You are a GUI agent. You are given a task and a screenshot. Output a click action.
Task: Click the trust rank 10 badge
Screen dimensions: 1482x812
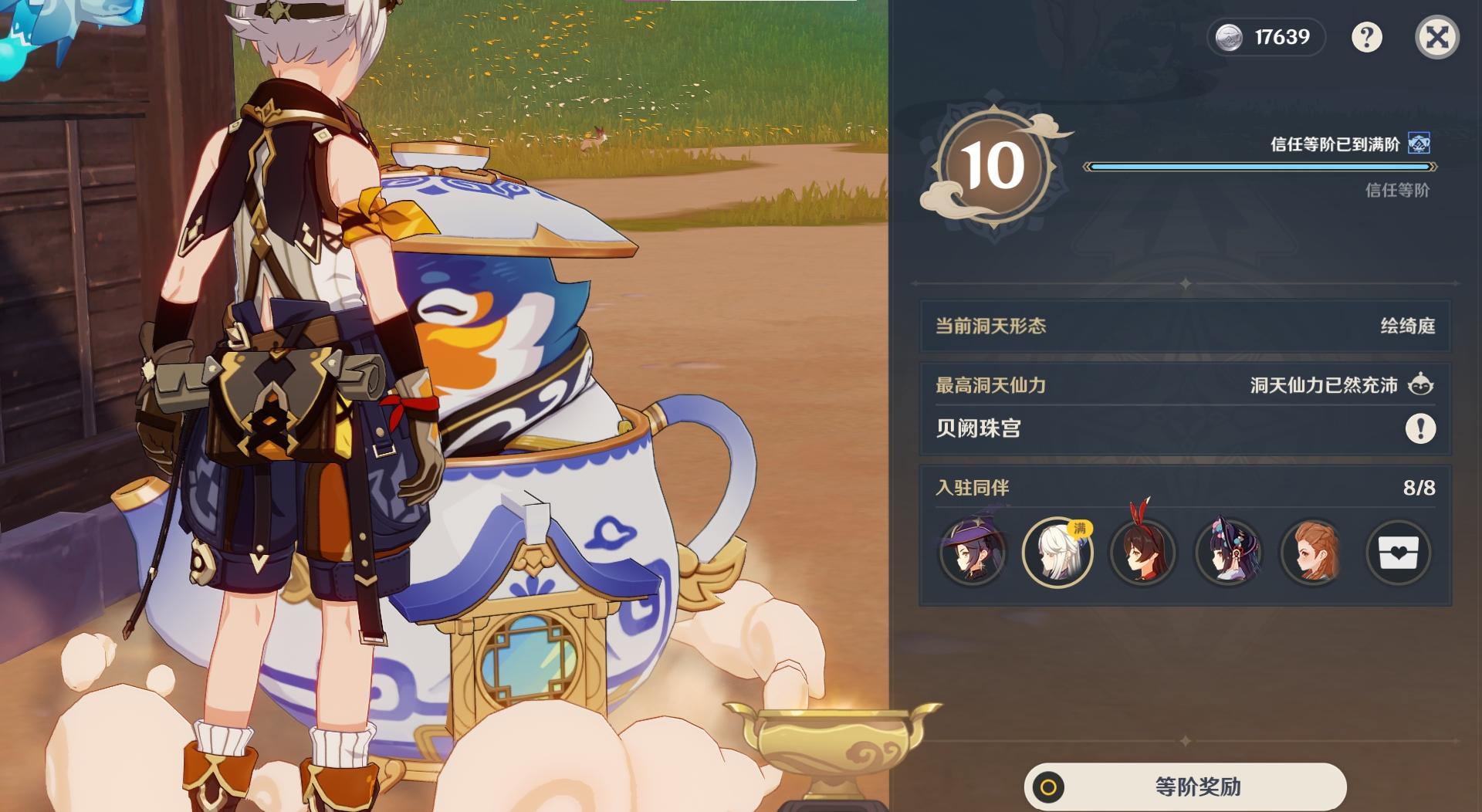click(993, 167)
